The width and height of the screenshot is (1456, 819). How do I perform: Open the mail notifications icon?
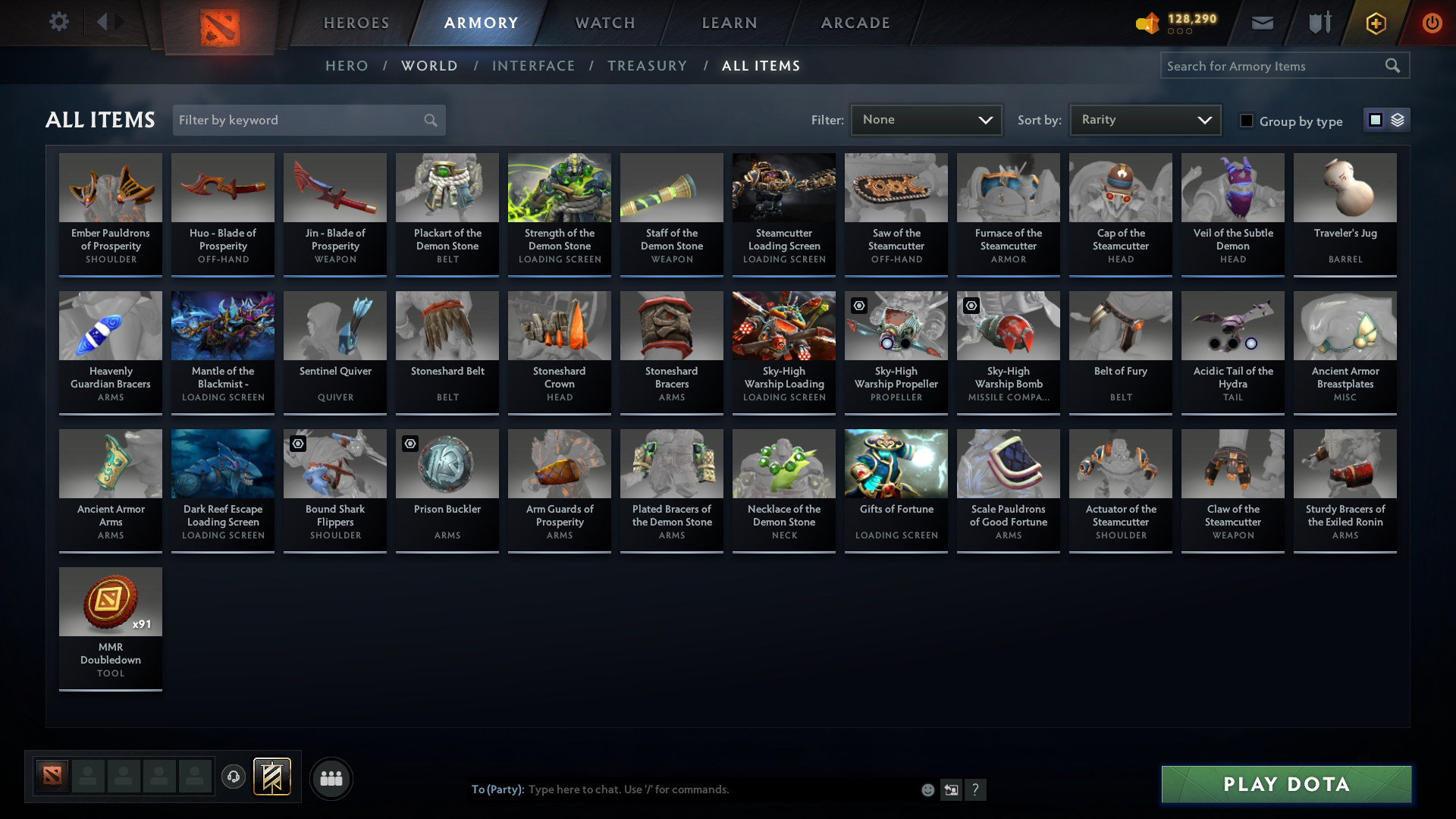[1262, 23]
